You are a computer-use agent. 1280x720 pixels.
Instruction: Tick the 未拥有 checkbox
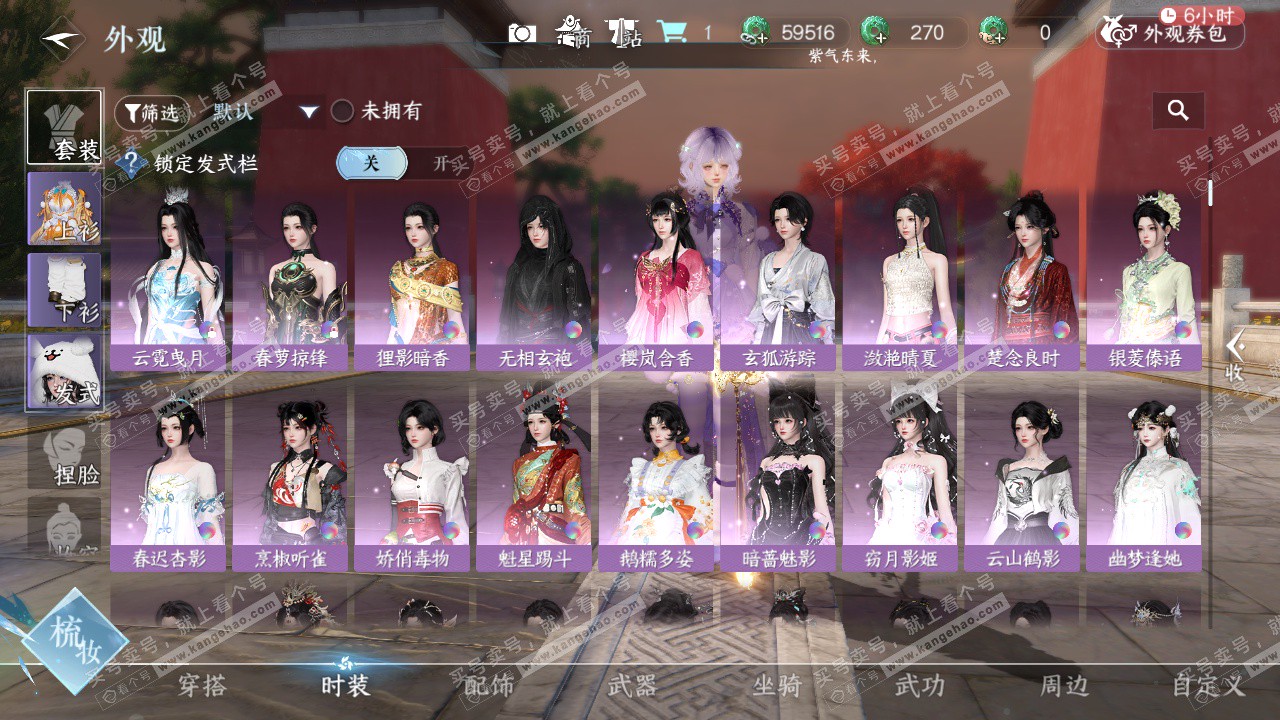343,111
